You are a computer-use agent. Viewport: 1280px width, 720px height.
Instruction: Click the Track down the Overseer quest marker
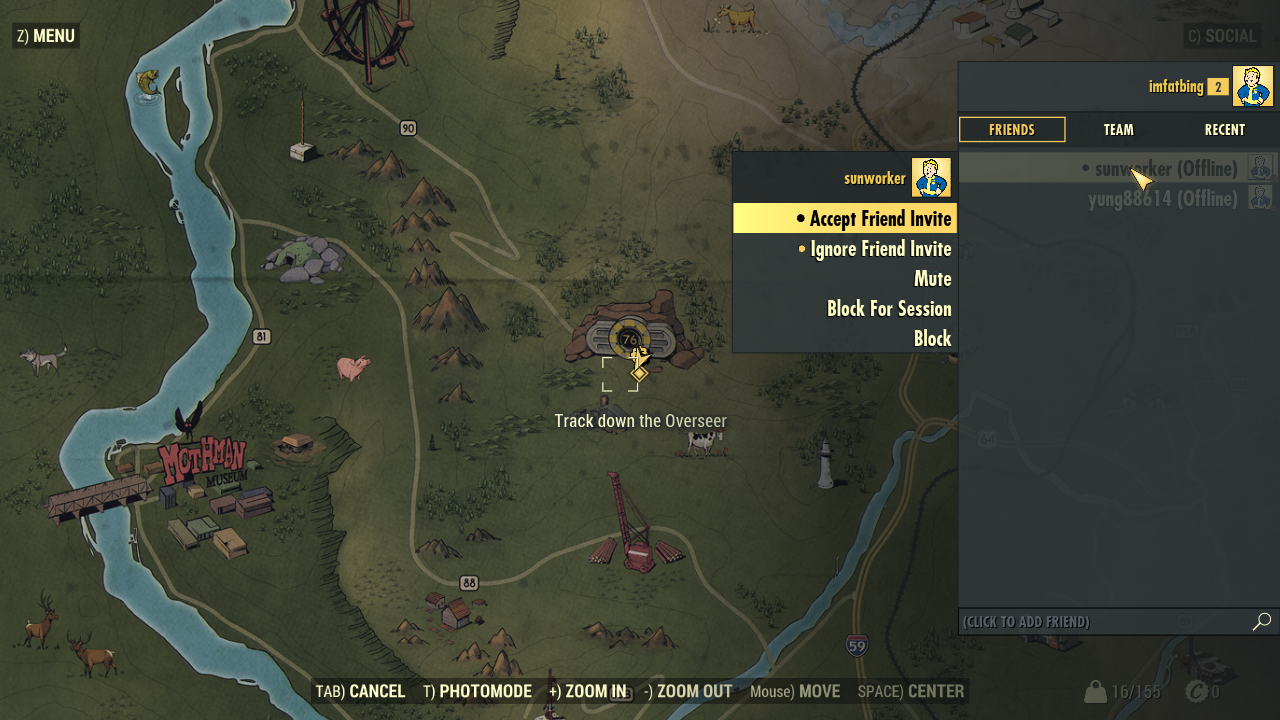(x=639, y=374)
